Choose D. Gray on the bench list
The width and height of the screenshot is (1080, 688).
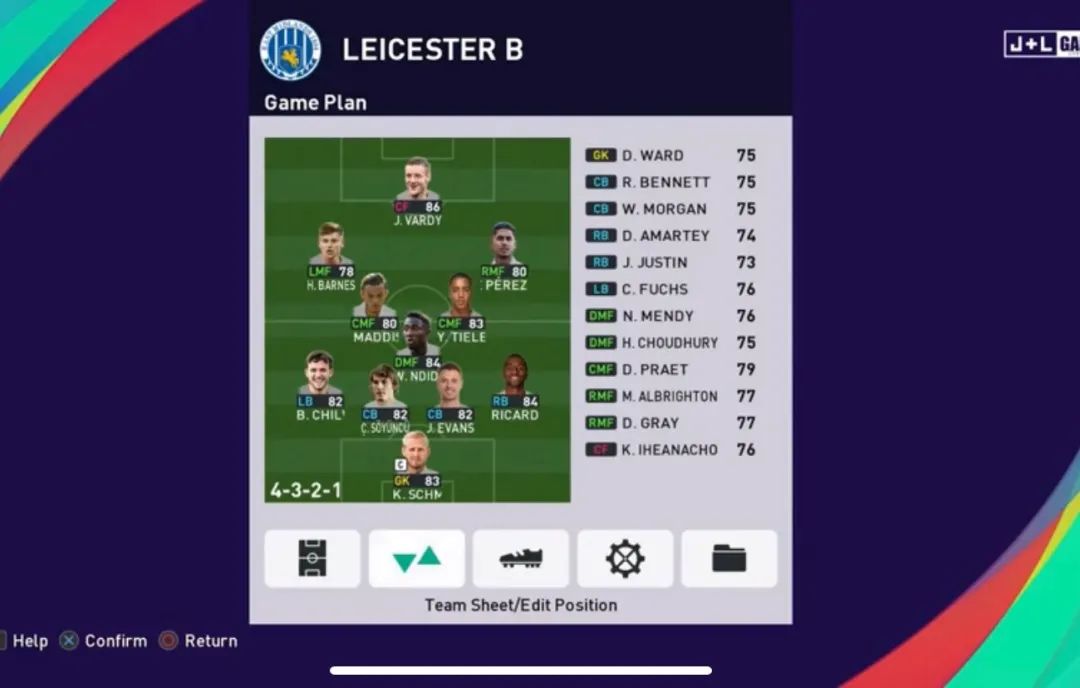pyautogui.click(x=670, y=424)
